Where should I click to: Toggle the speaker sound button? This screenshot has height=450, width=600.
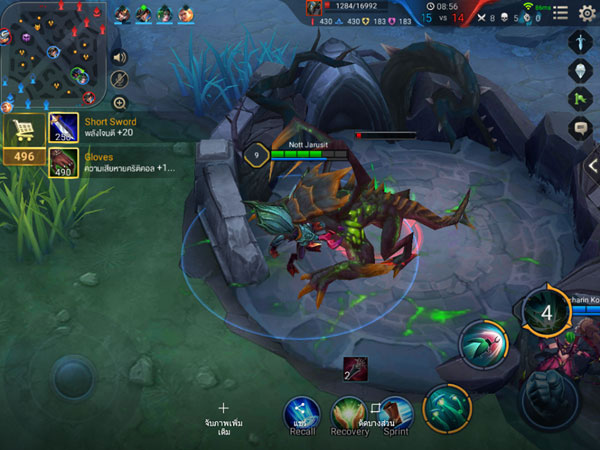point(120,57)
